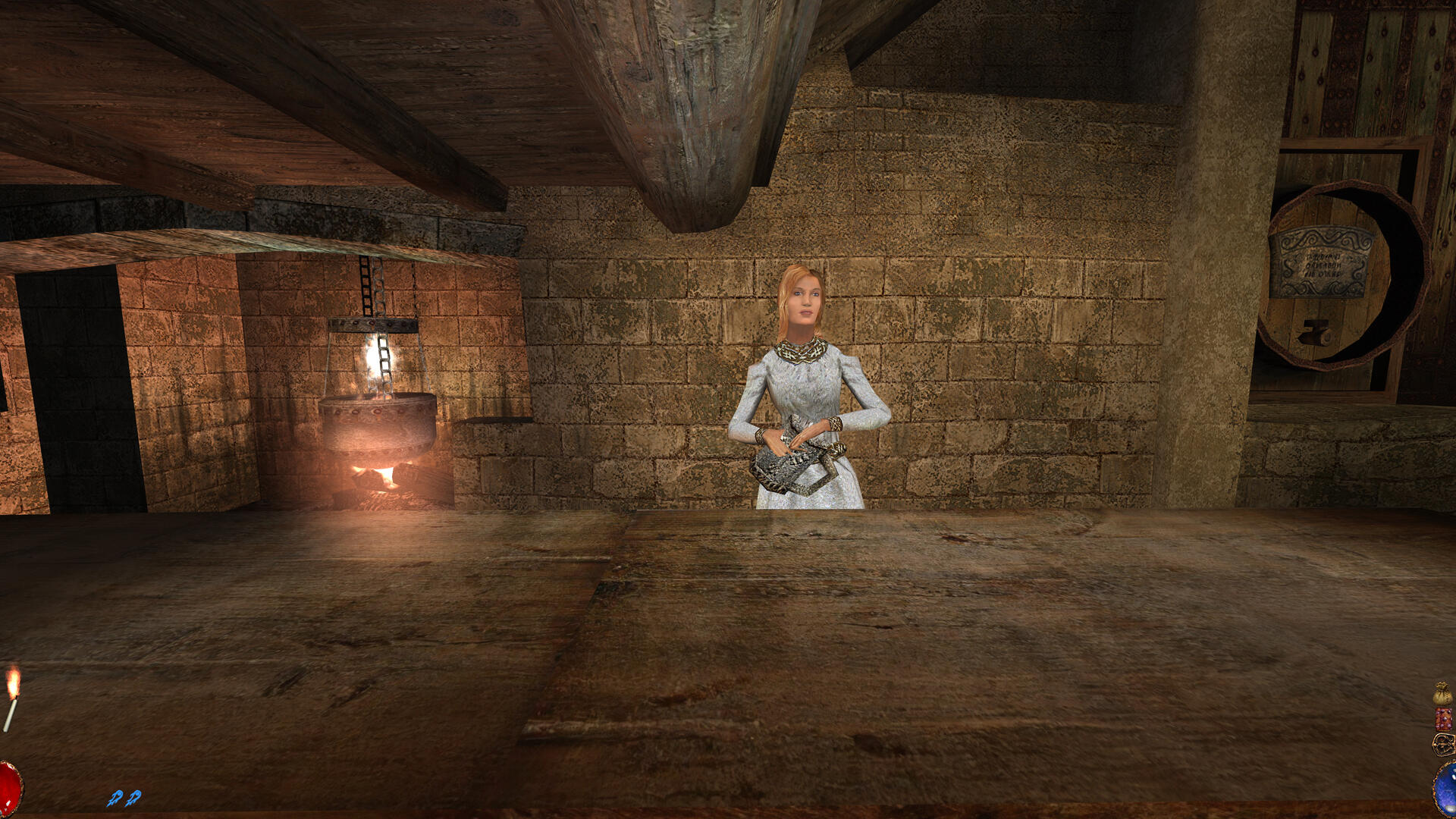
Task: Open the gold coin purse
Action: (1442, 694)
